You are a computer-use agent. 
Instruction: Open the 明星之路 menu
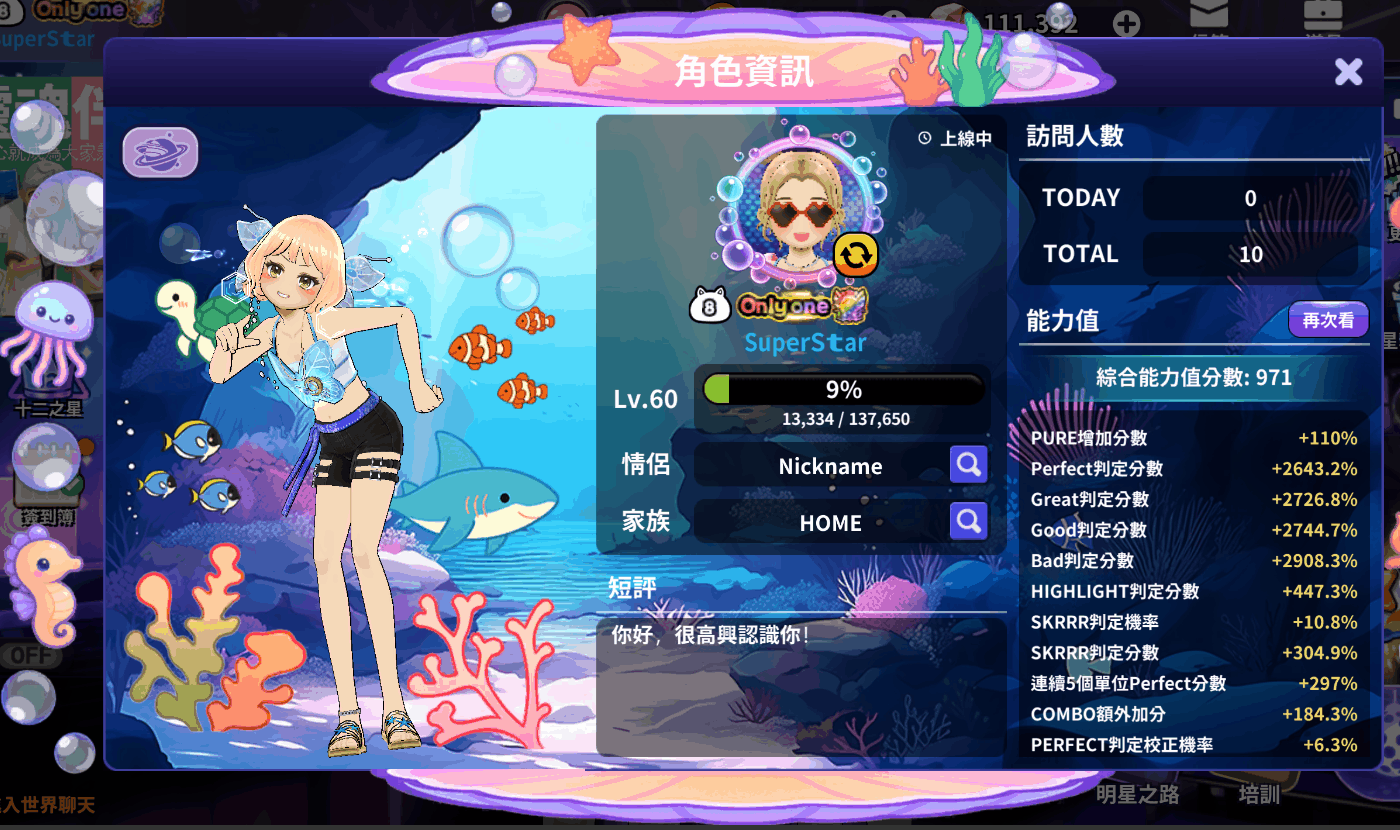(x=1137, y=795)
